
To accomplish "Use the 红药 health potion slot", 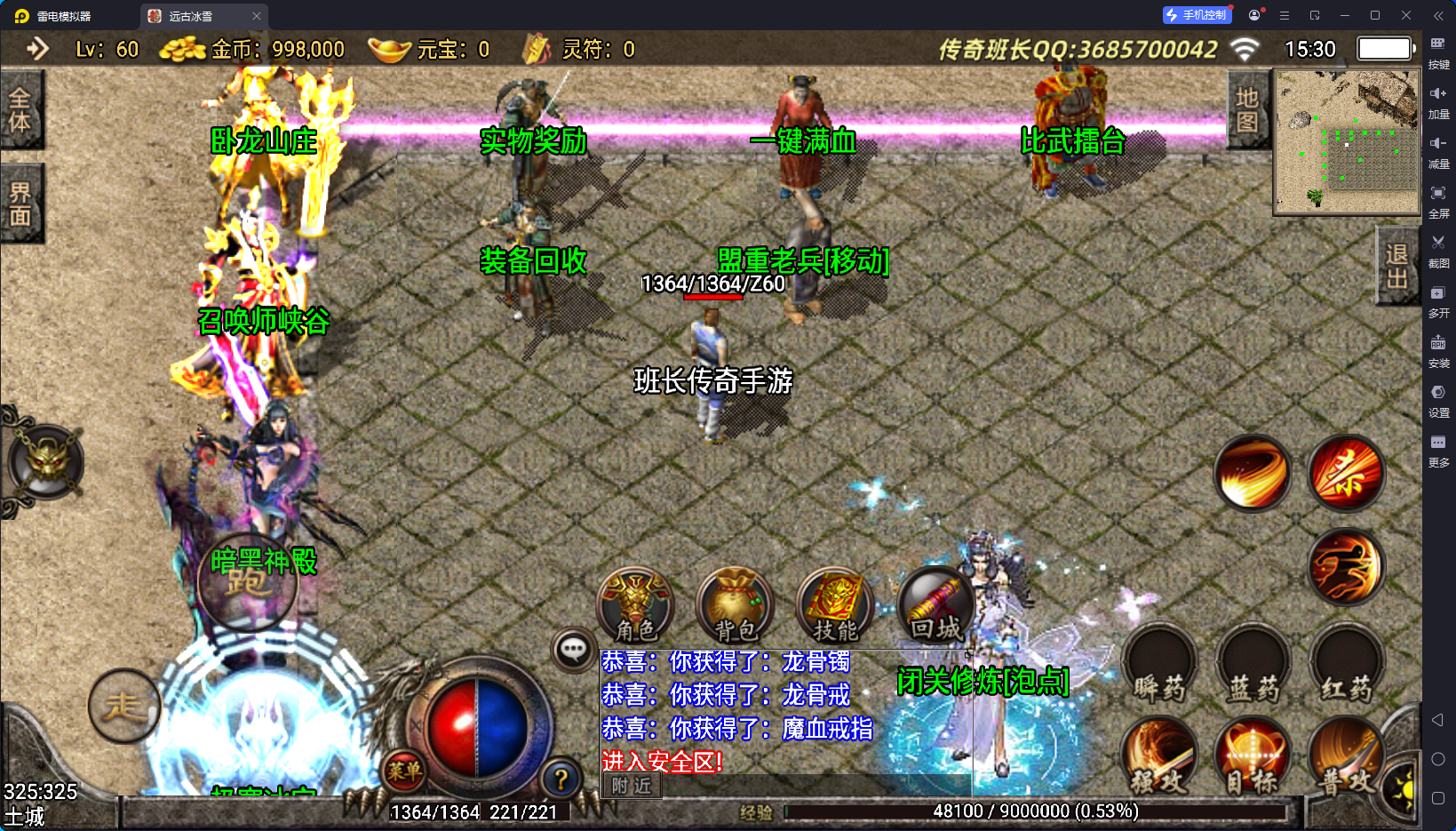I will point(1347,667).
